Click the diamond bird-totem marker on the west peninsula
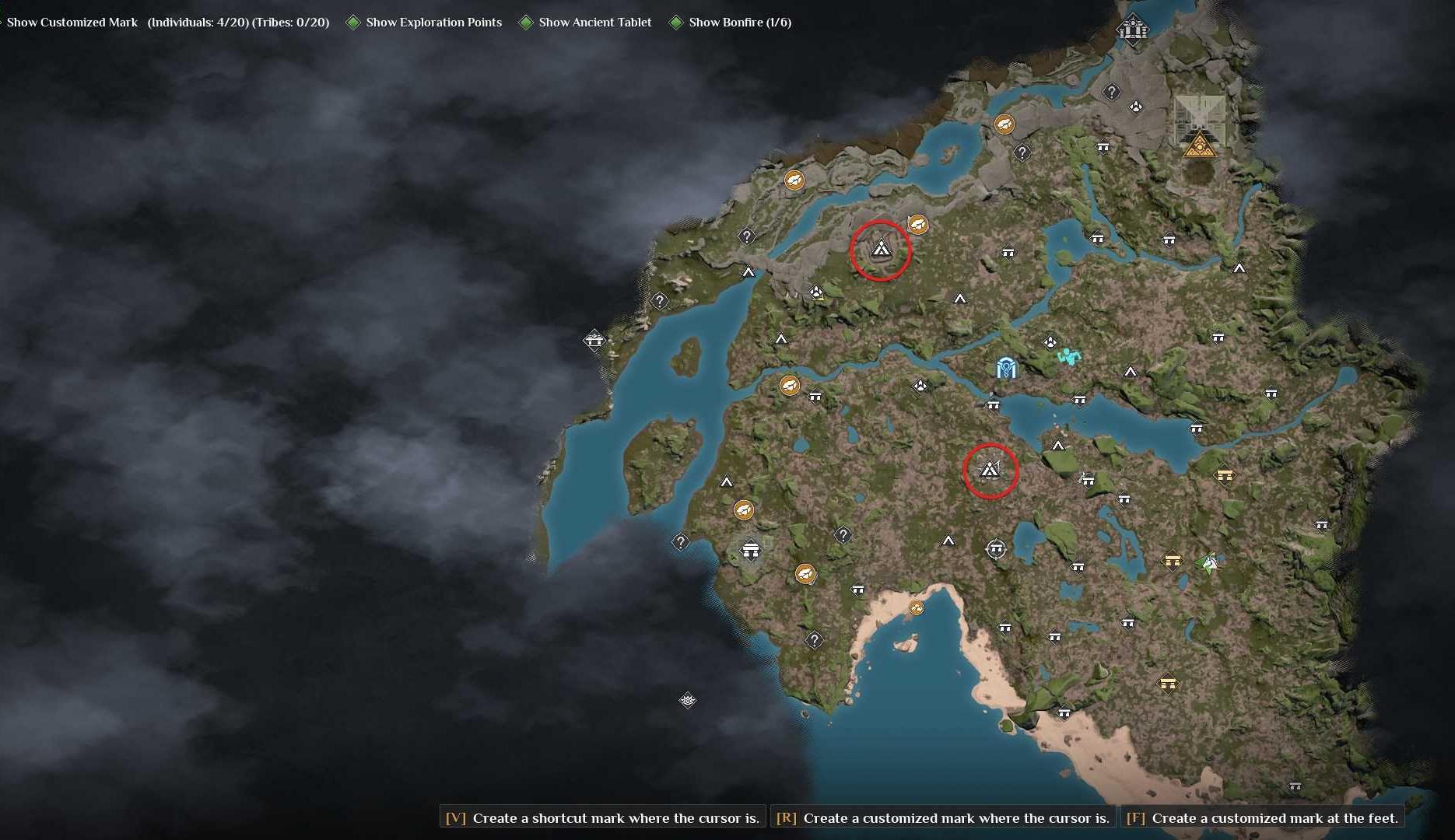This screenshot has height=840, width=1455. (595, 340)
